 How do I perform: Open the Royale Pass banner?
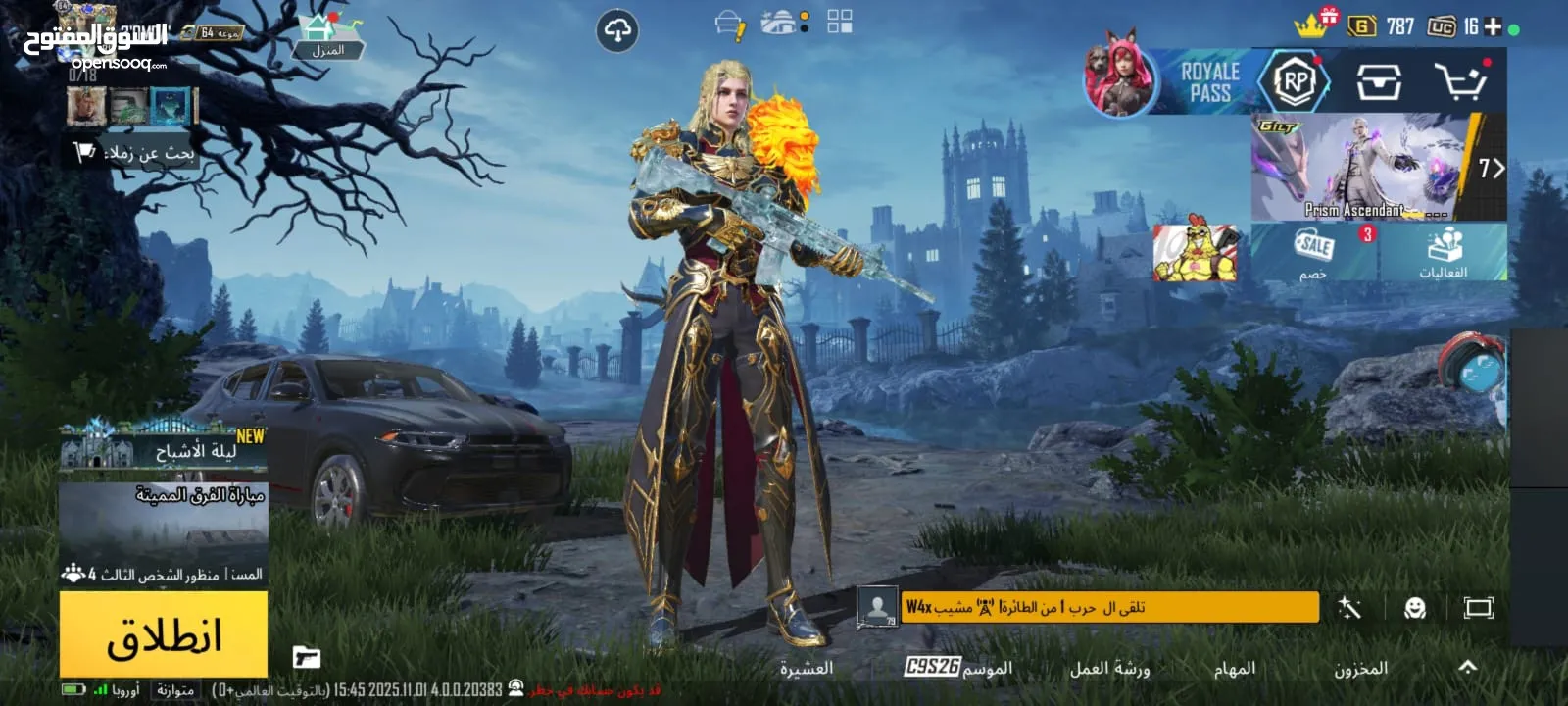[1209, 82]
